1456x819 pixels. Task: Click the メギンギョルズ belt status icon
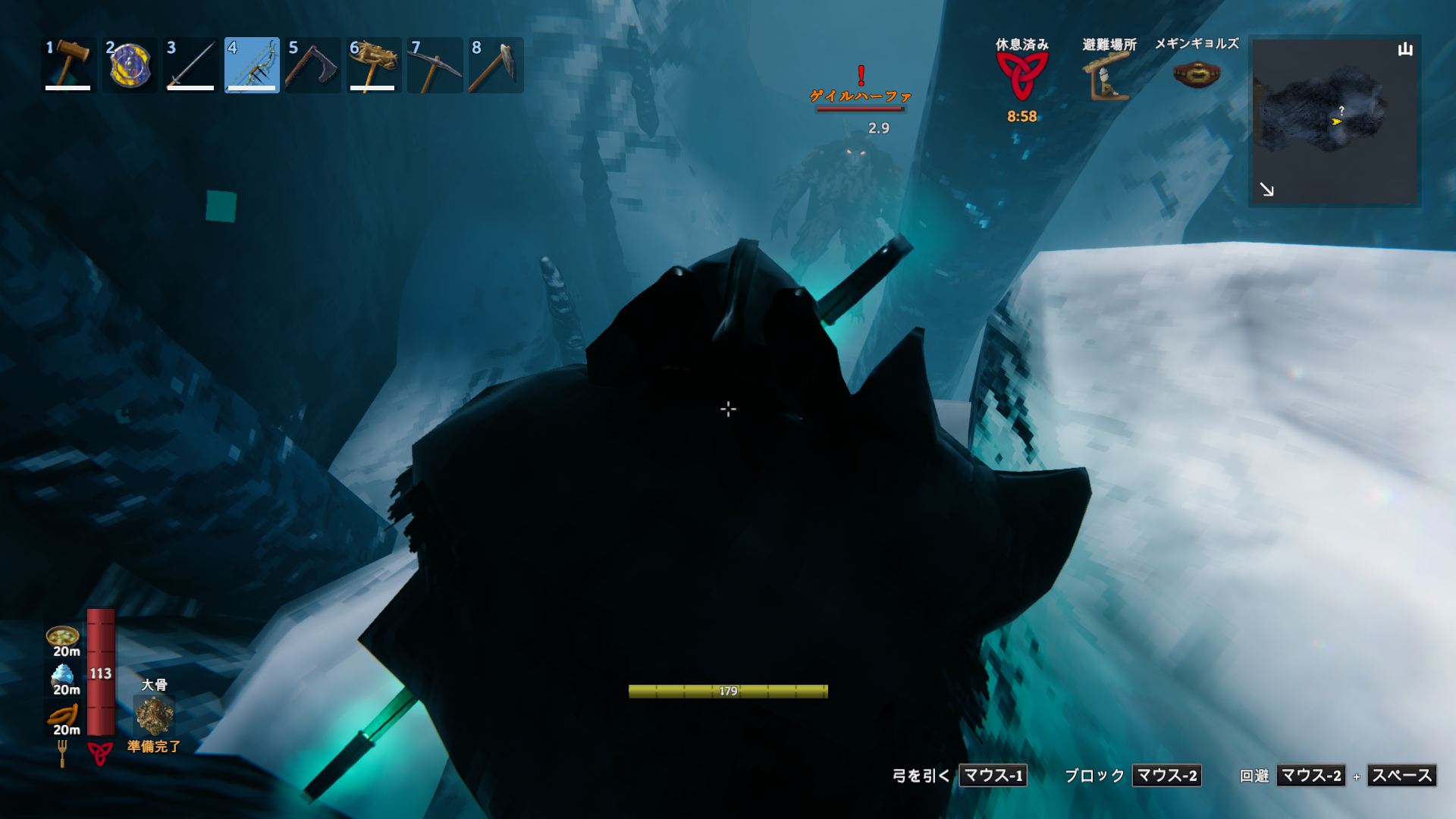pyautogui.click(x=1196, y=74)
